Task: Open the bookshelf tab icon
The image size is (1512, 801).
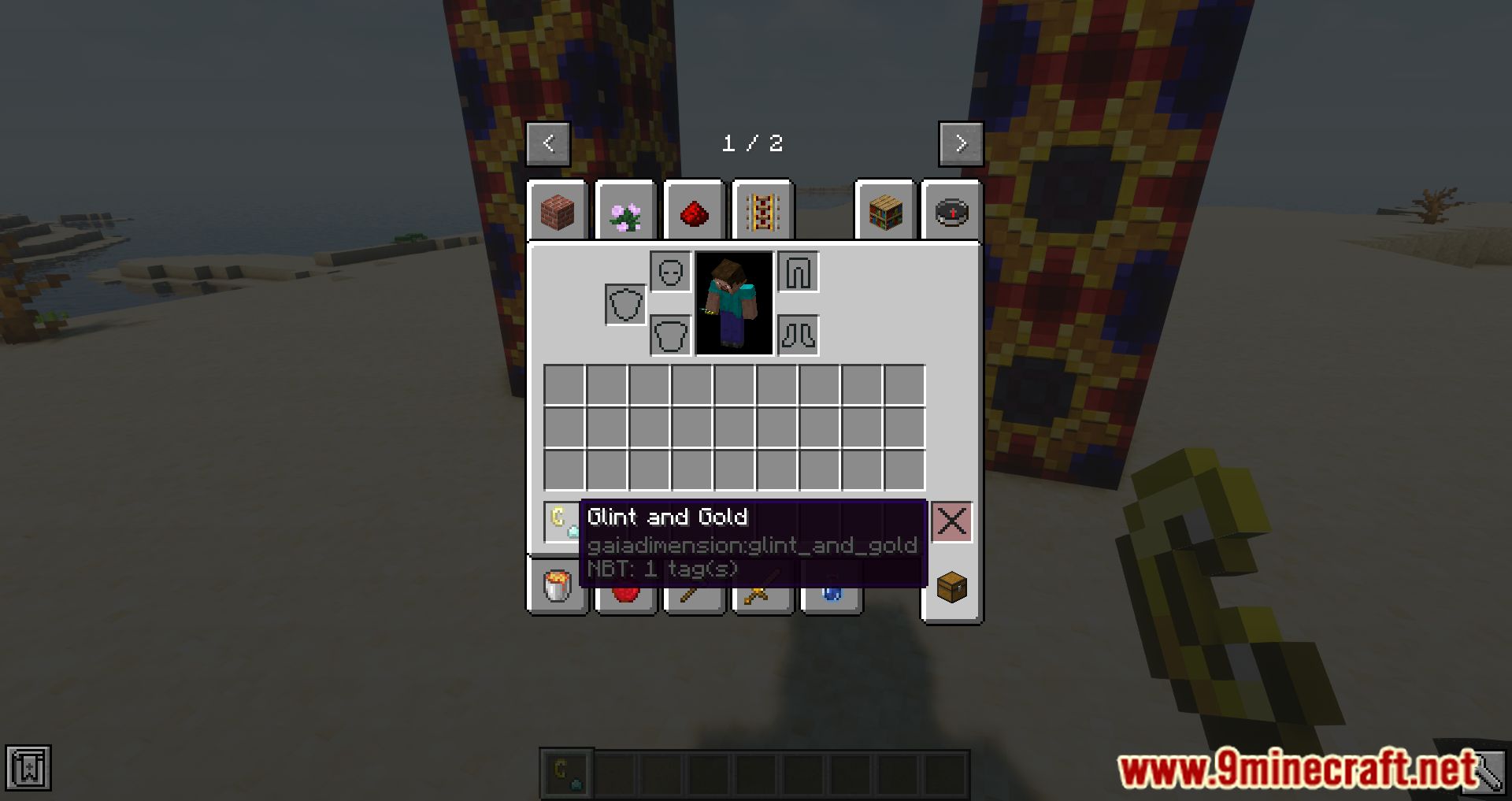Action: [884, 211]
